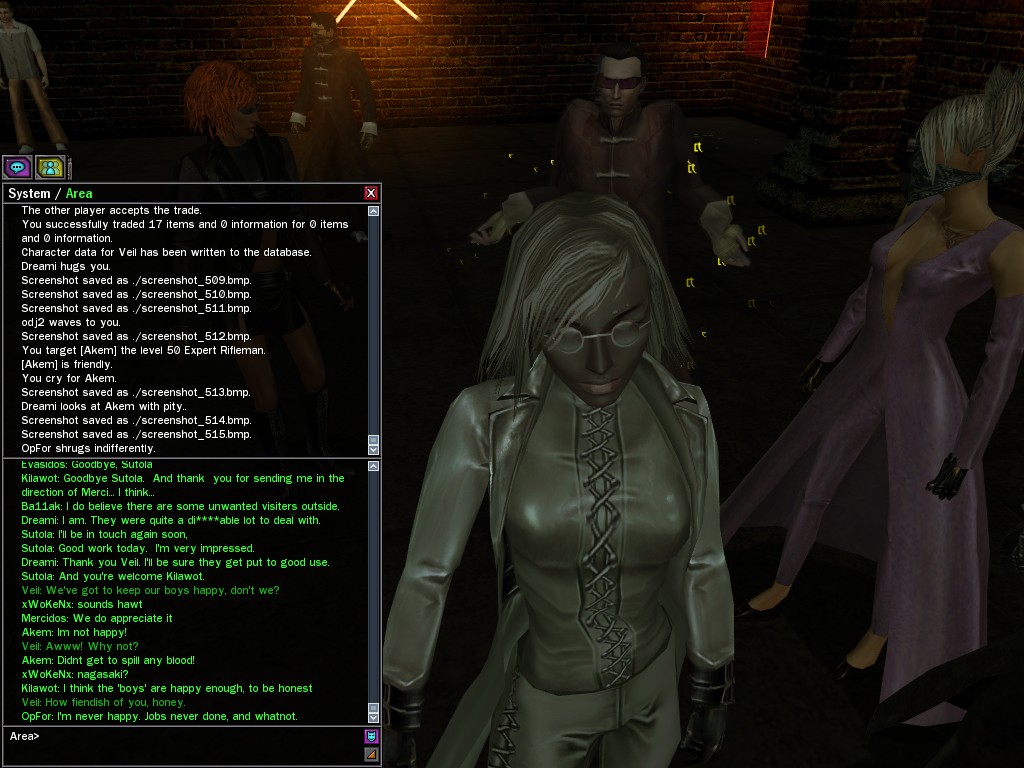Close the System / Area chat window
The height and width of the screenshot is (768, 1024).
372,193
